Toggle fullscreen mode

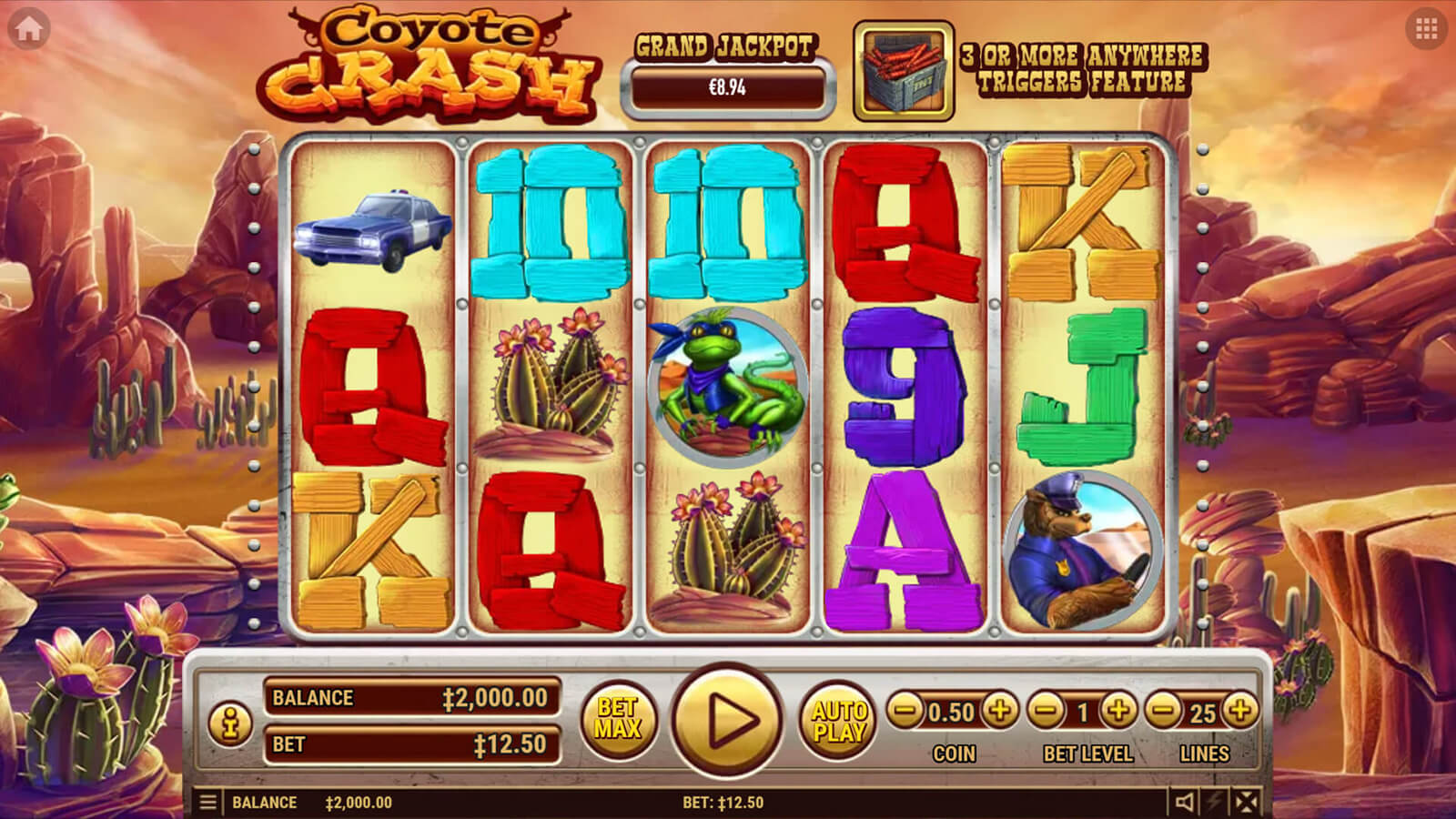point(1247,803)
